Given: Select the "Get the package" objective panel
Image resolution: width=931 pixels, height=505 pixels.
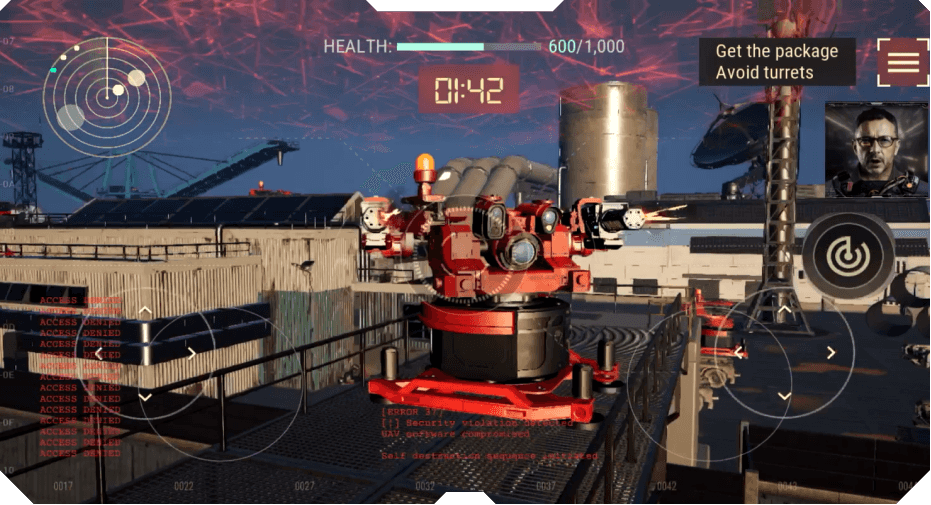Looking at the screenshot, I should [776, 62].
